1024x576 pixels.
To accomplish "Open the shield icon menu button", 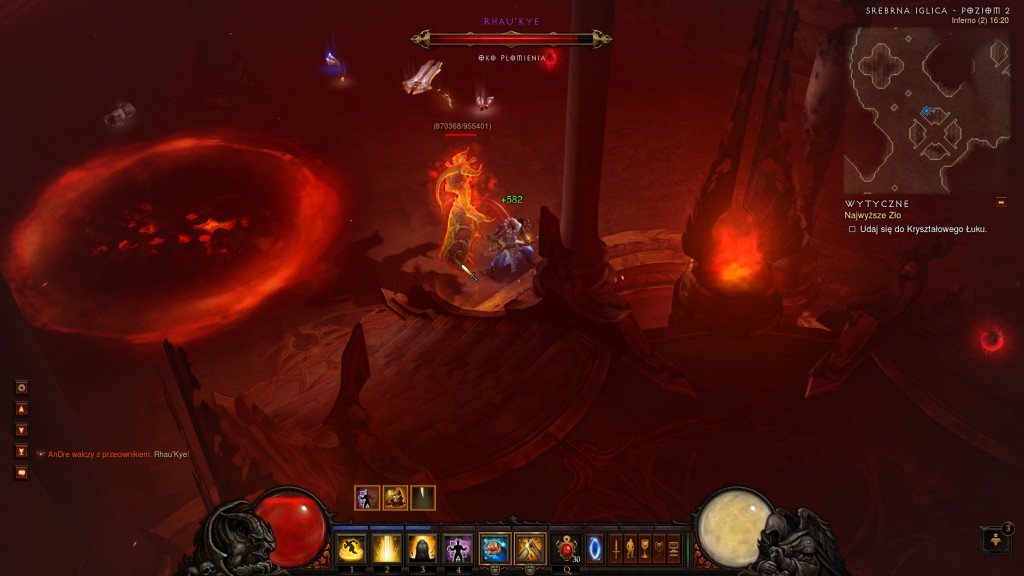I will tap(659, 549).
